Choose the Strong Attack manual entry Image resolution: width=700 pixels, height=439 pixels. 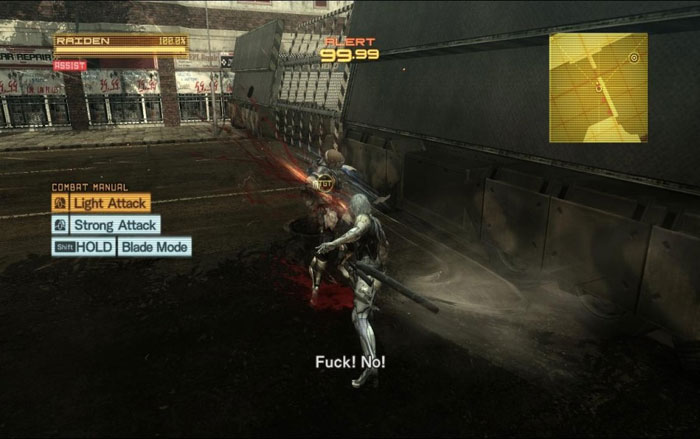[114, 225]
